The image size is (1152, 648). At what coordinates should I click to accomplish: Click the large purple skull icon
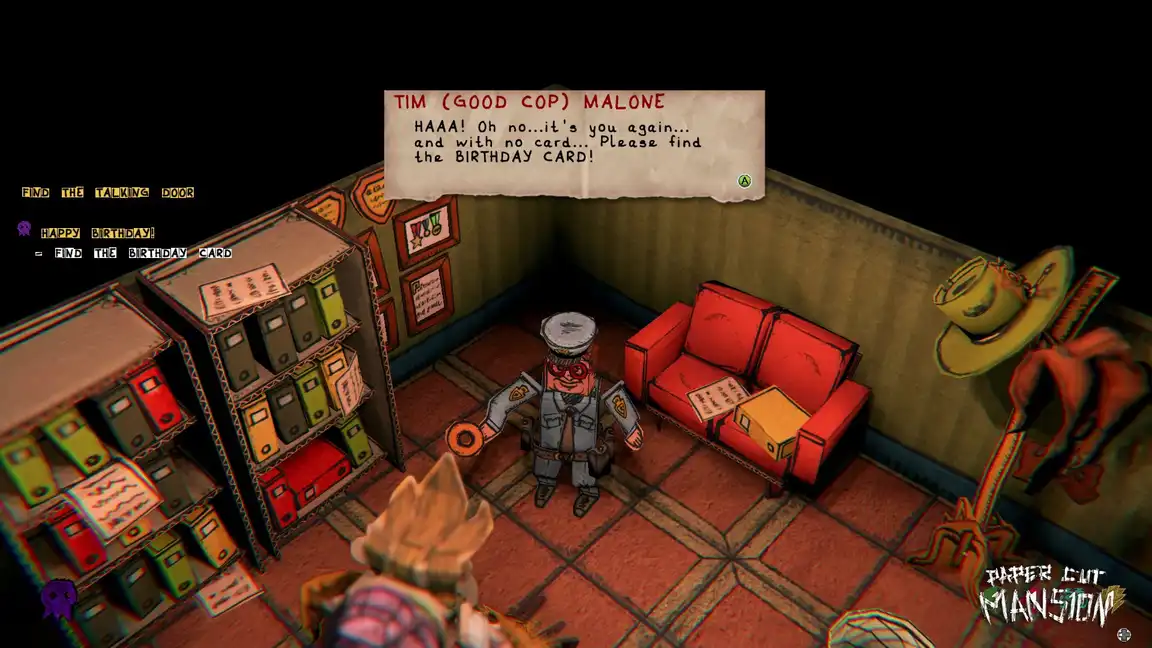point(58,598)
